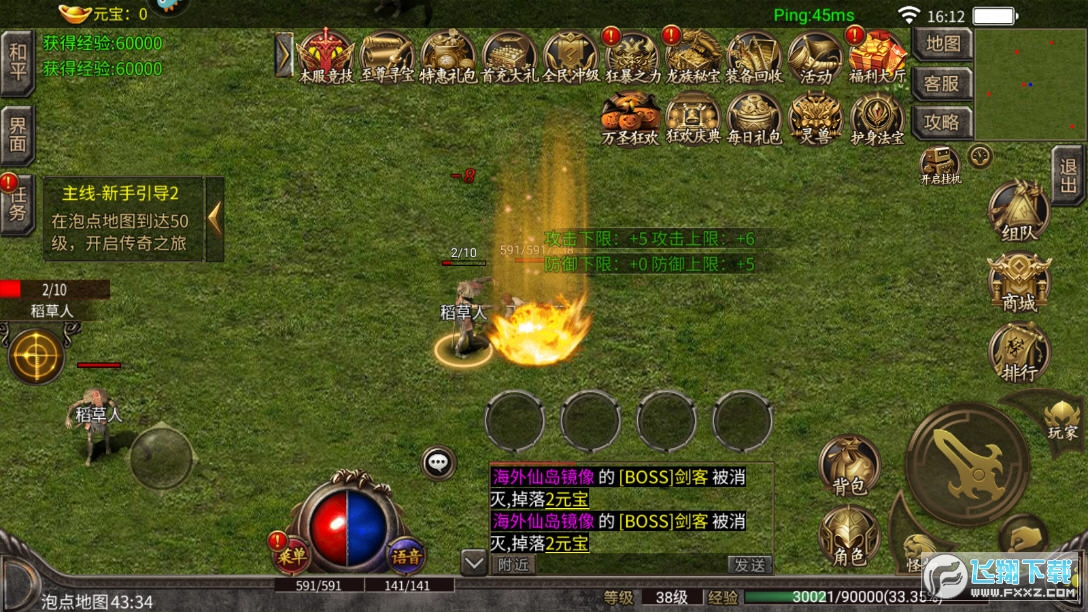Screen dimensions: 1088x612
Task: Claim the 每日礼包 daily gift pack
Action: tap(754, 119)
